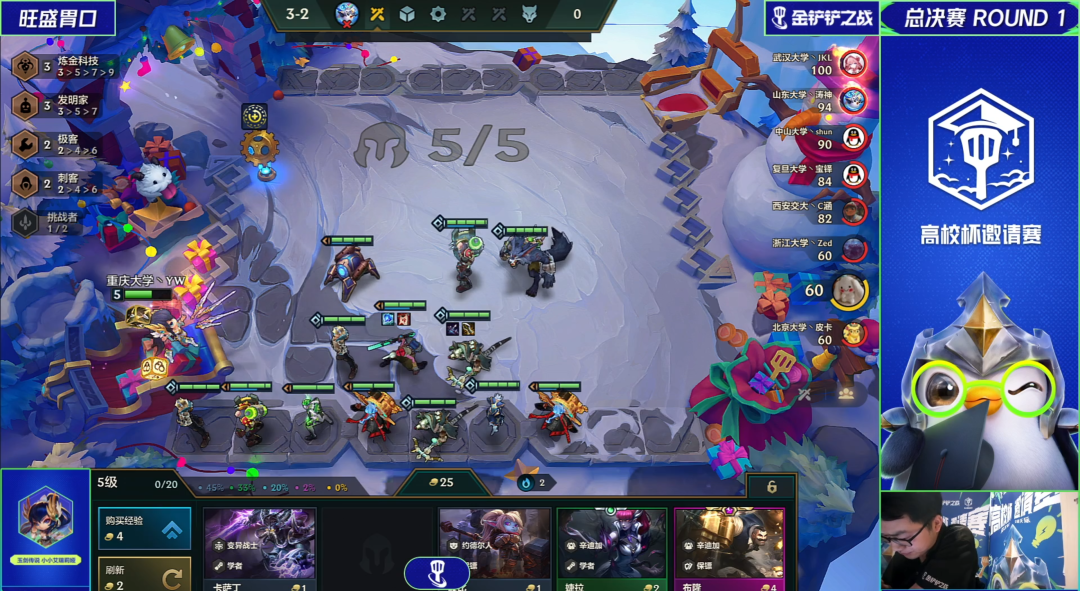
Task: Buy experience with the 购买经验 button
Action: click(144, 528)
